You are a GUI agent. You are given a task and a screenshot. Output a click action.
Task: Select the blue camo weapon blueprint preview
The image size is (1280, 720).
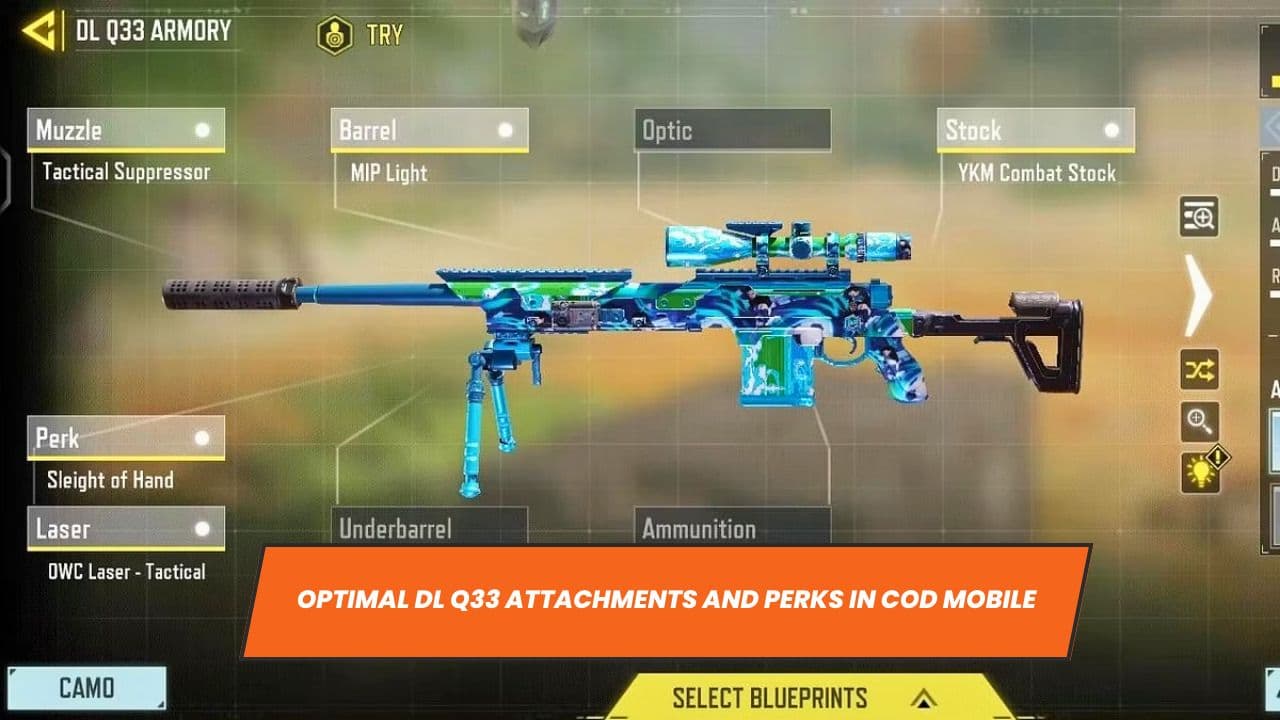pyautogui.click(x=640, y=310)
